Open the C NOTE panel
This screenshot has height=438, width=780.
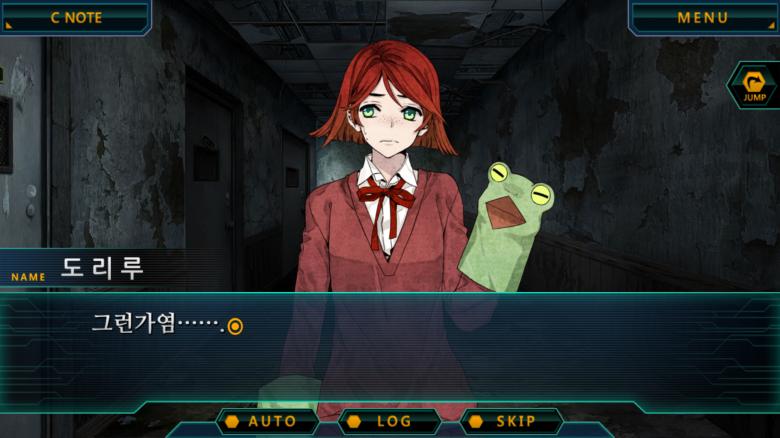75,17
